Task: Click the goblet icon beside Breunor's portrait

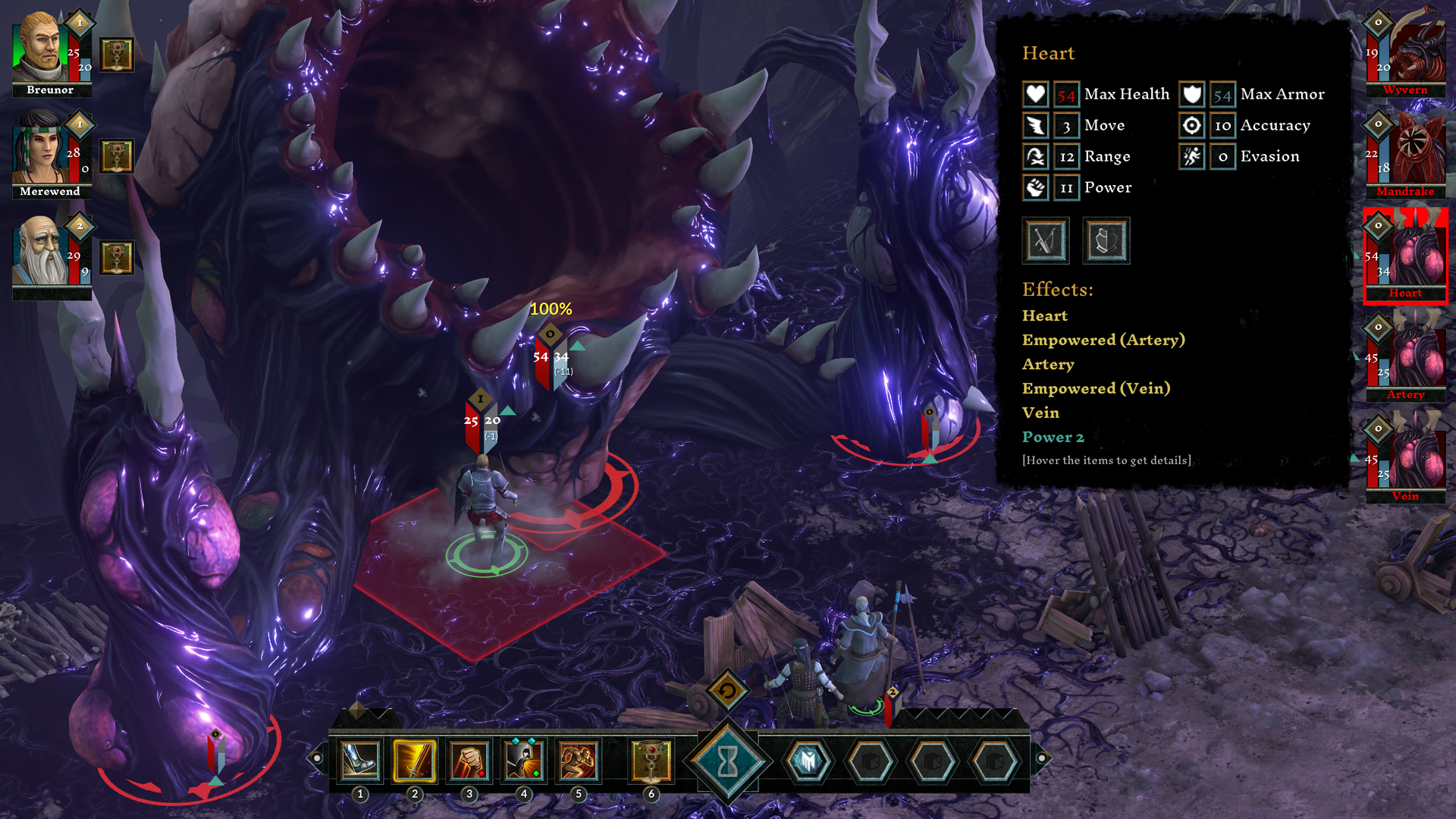Action: pos(117,55)
